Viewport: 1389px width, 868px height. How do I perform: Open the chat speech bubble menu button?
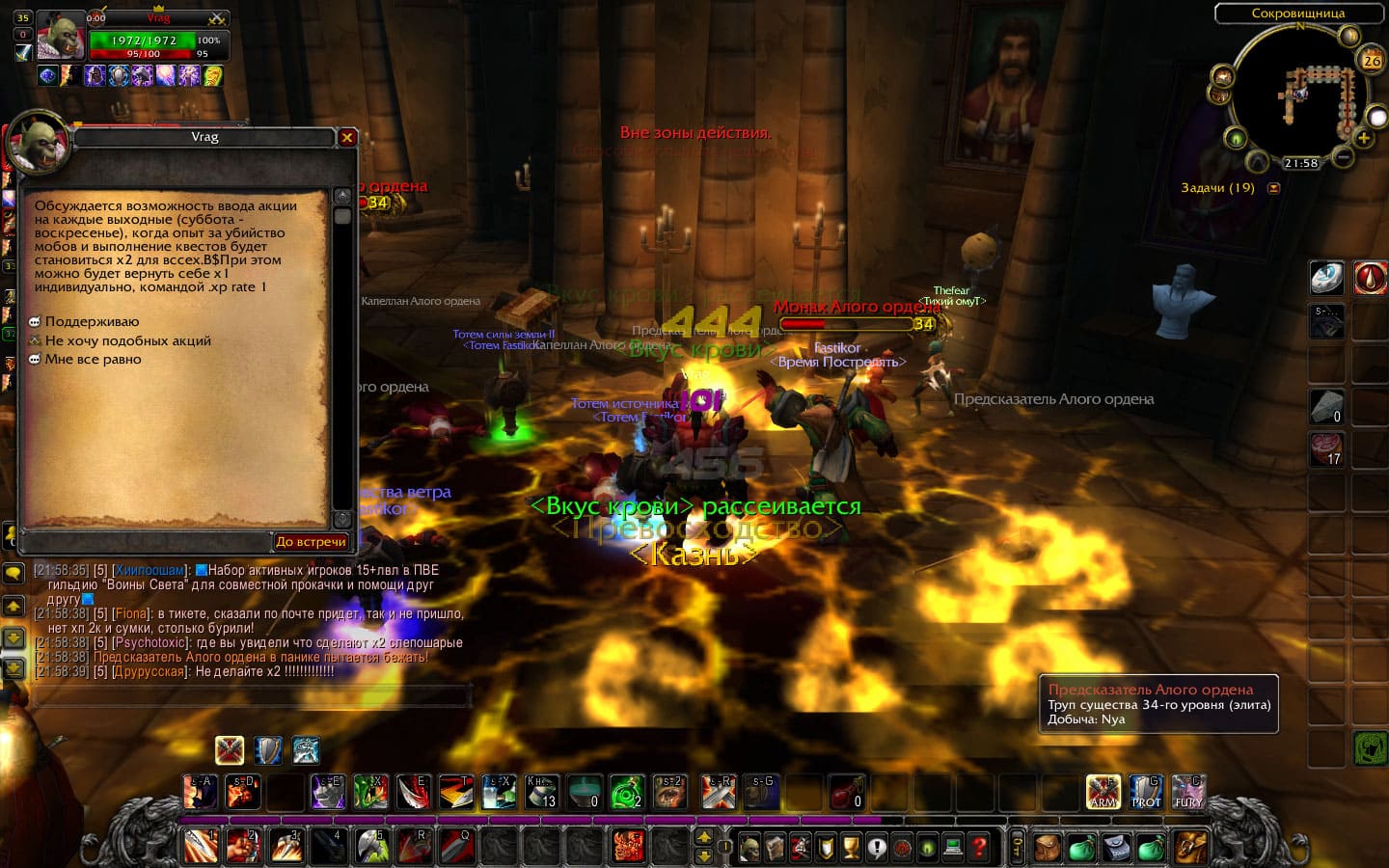coord(14,573)
